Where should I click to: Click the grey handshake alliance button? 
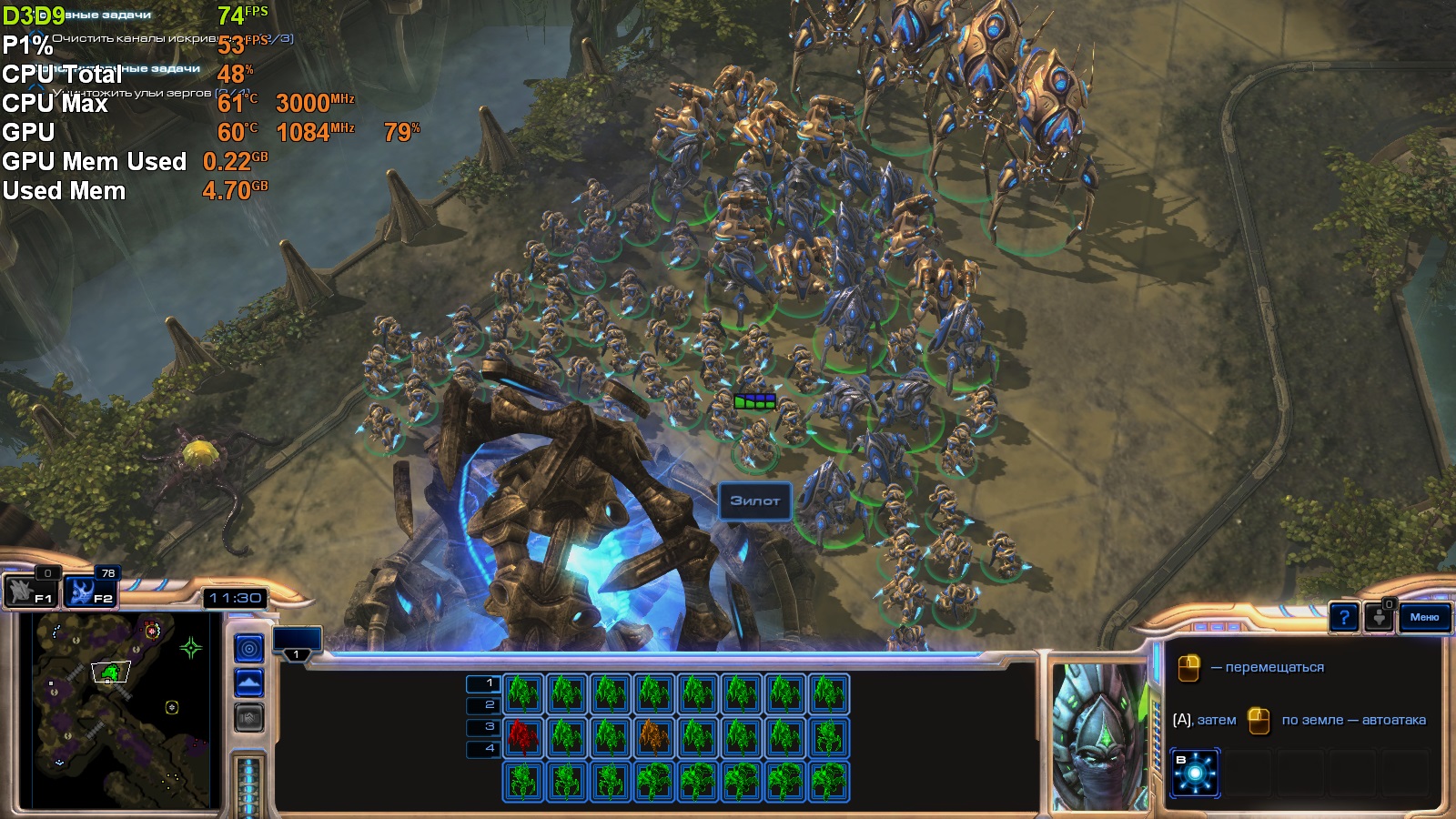(x=249, y=718)
